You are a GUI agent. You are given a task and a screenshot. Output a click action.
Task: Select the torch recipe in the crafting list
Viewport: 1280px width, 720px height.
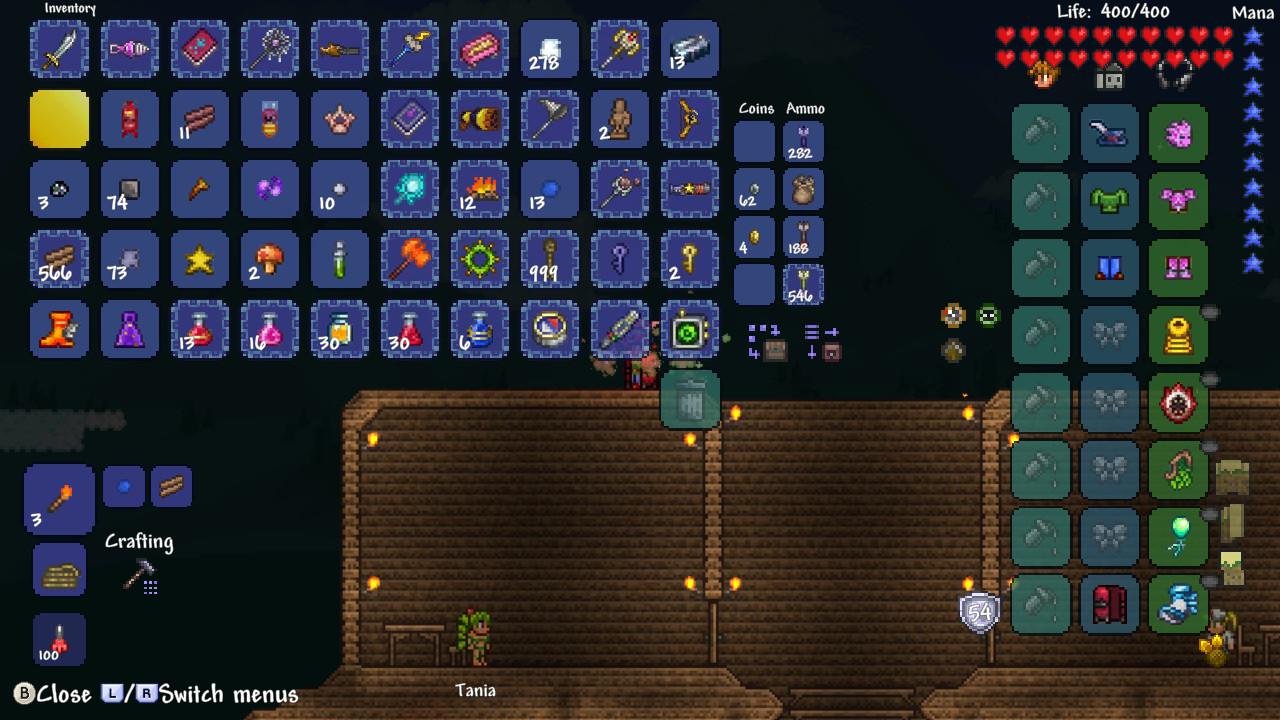59,497
